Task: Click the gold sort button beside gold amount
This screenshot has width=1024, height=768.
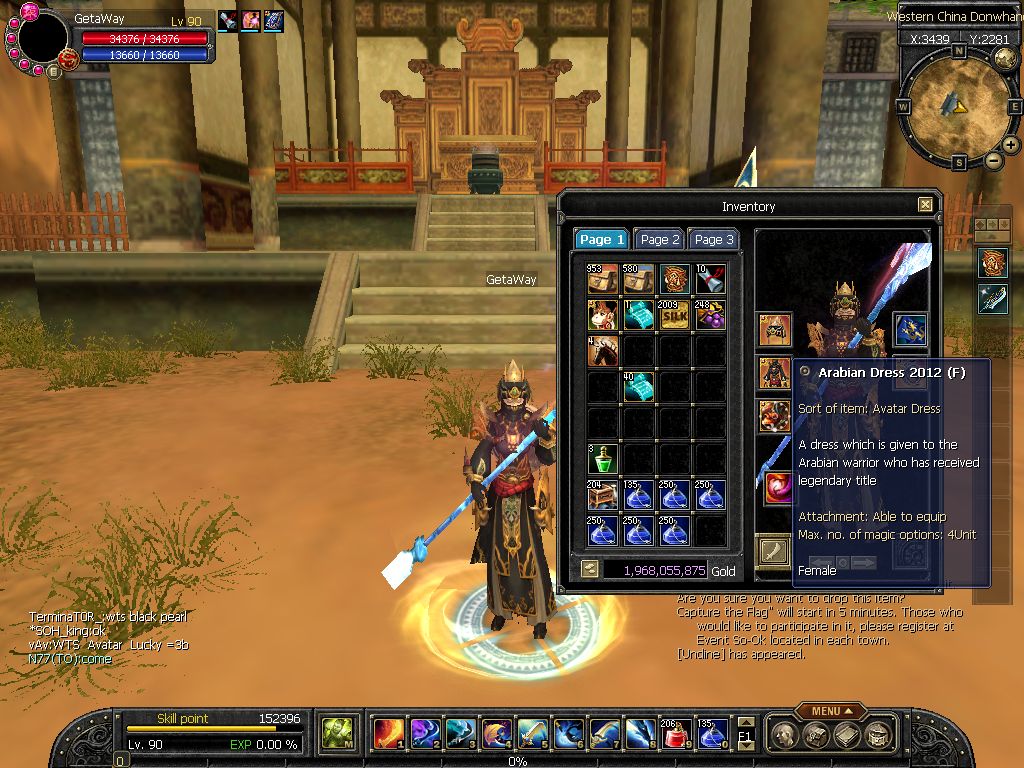Action: 590,569
